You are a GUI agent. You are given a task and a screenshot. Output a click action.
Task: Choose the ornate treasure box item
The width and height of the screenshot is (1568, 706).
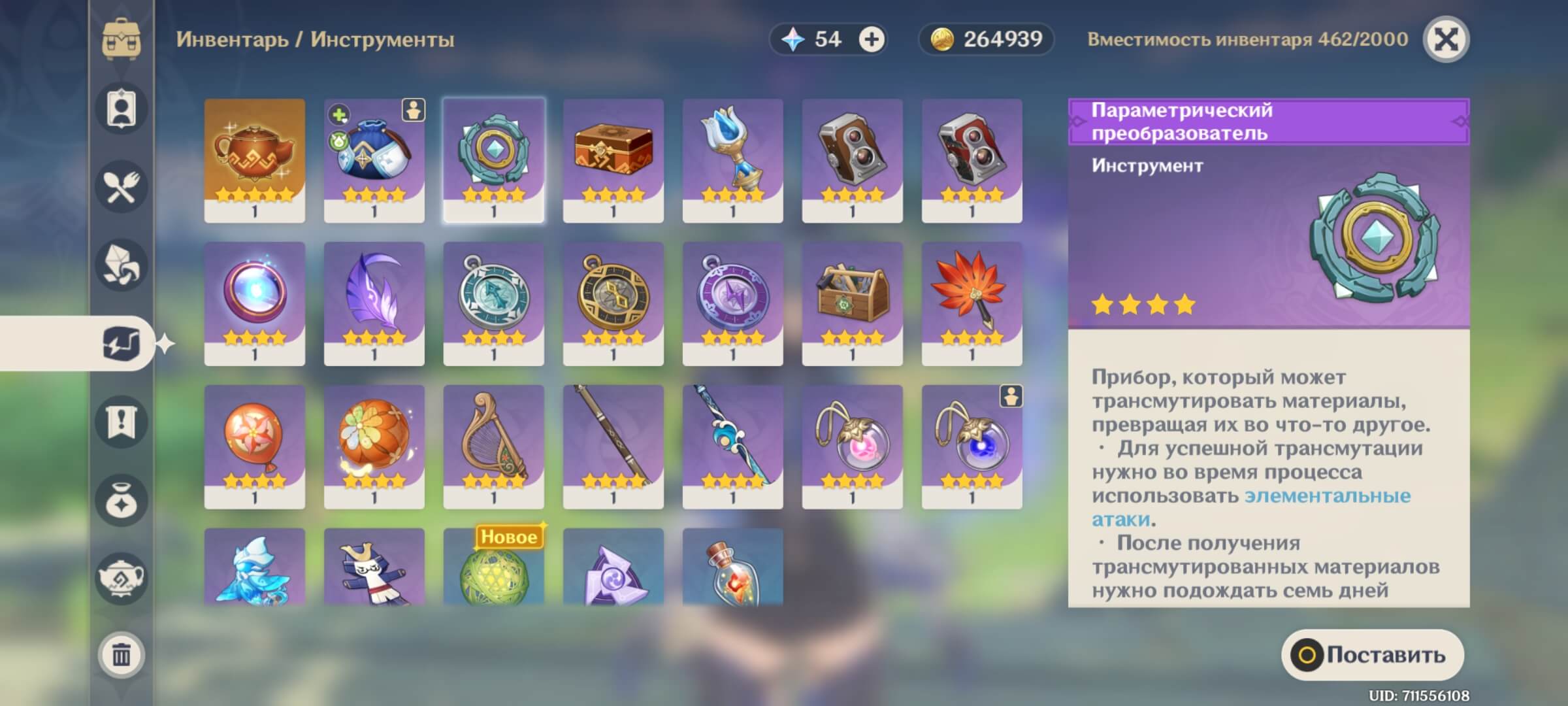(613, 160)
